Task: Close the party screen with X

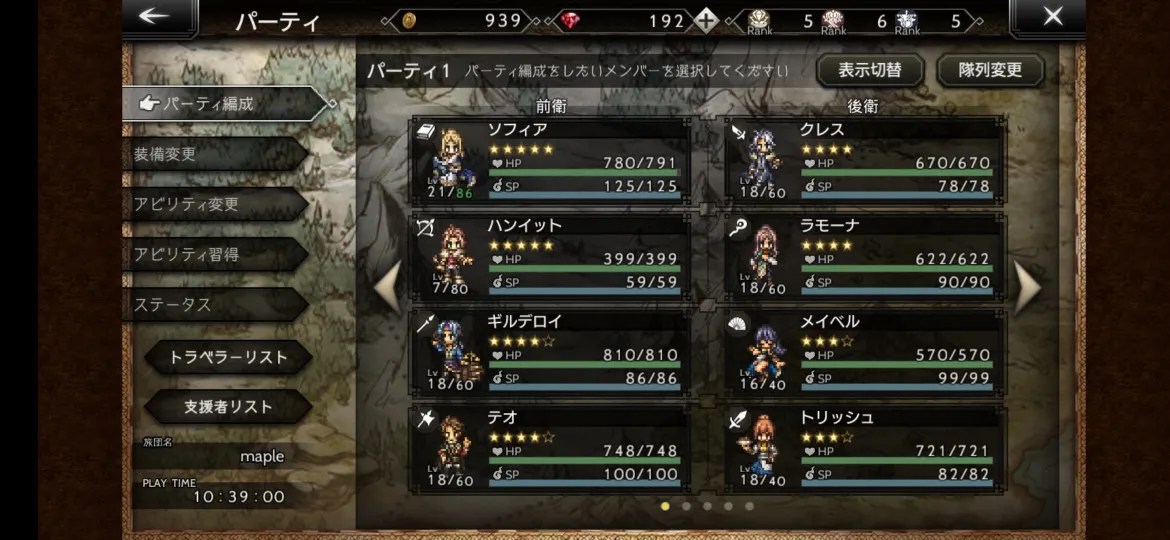Action: click(1052, 17)
